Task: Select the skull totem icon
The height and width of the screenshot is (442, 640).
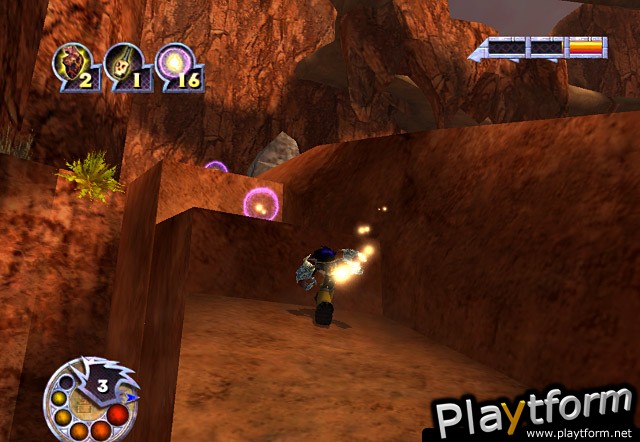Action: point(122,63)
